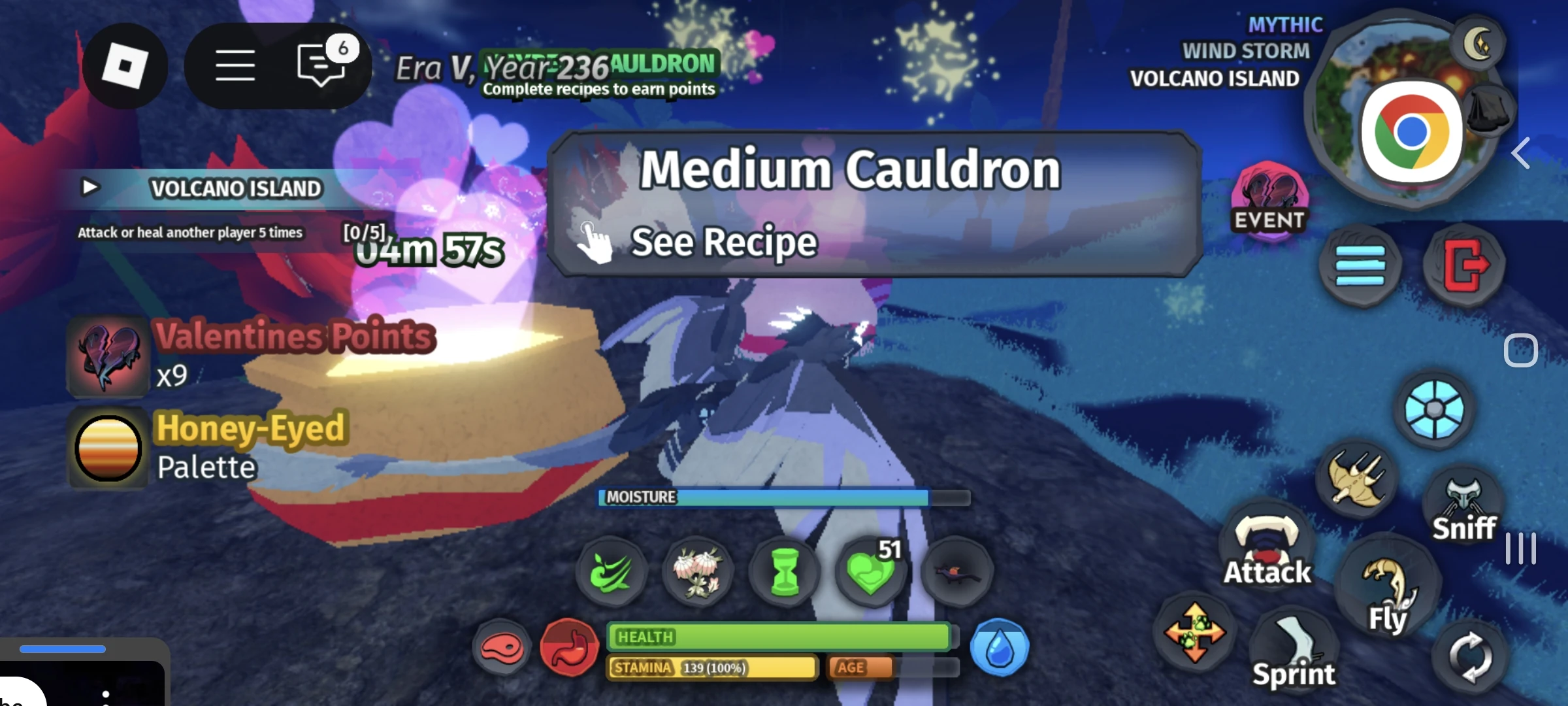Open the movement paw arrows control
1568x706 pixels.
[x=1194, y=631]
